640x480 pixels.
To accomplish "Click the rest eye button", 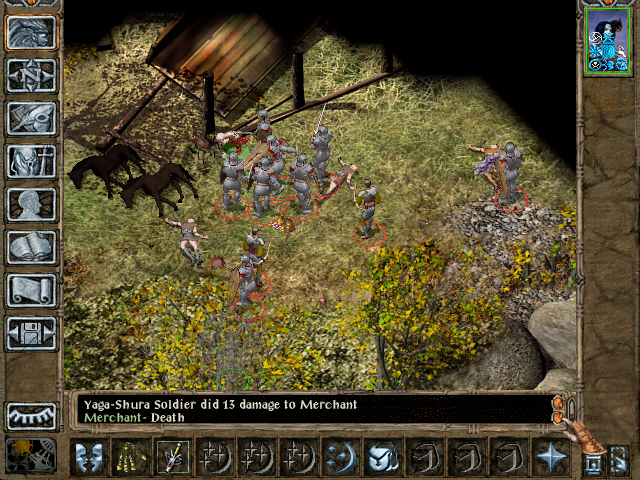I will 32,415.
